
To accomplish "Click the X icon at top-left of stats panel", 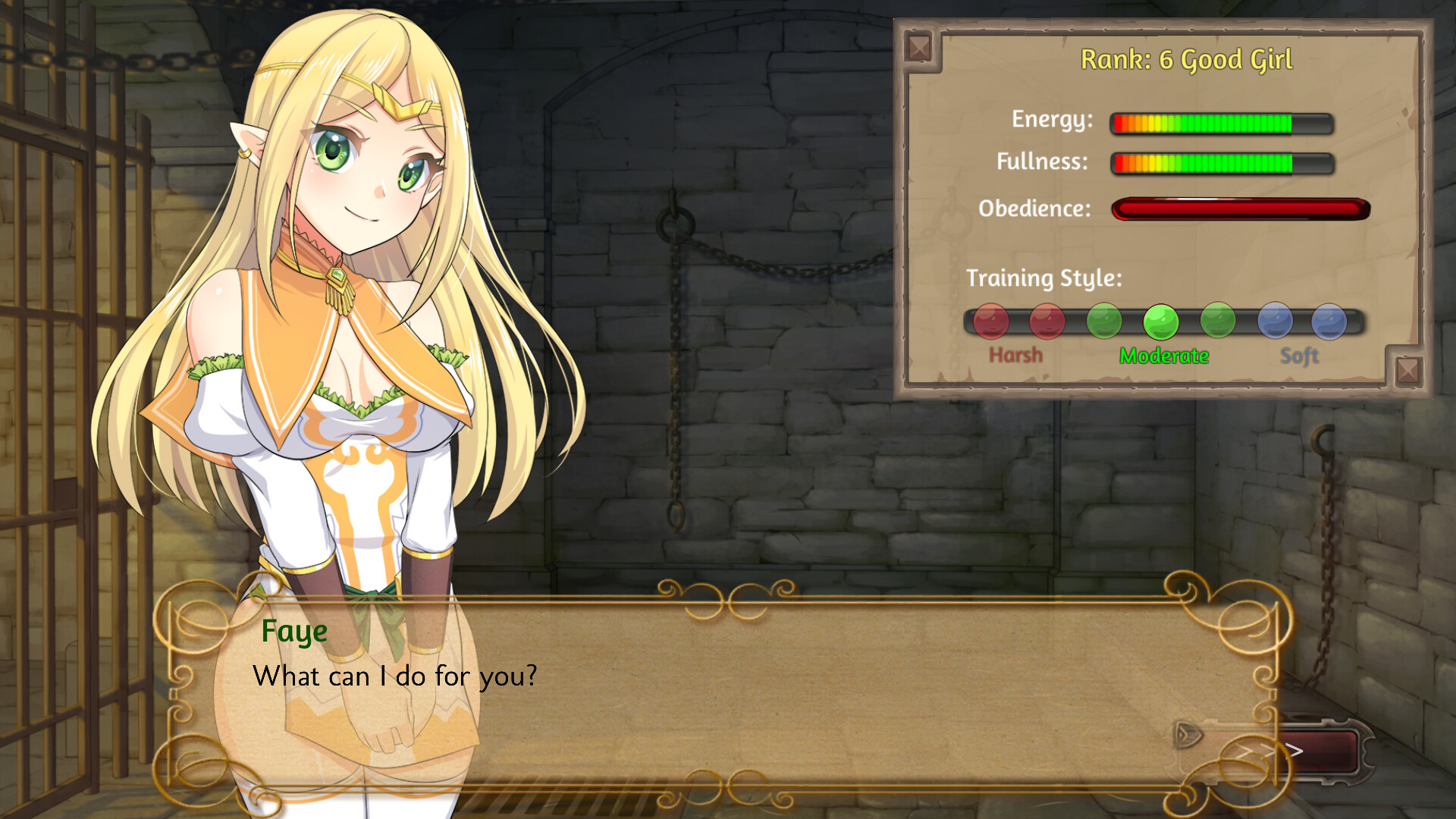I will pos(920,49).
